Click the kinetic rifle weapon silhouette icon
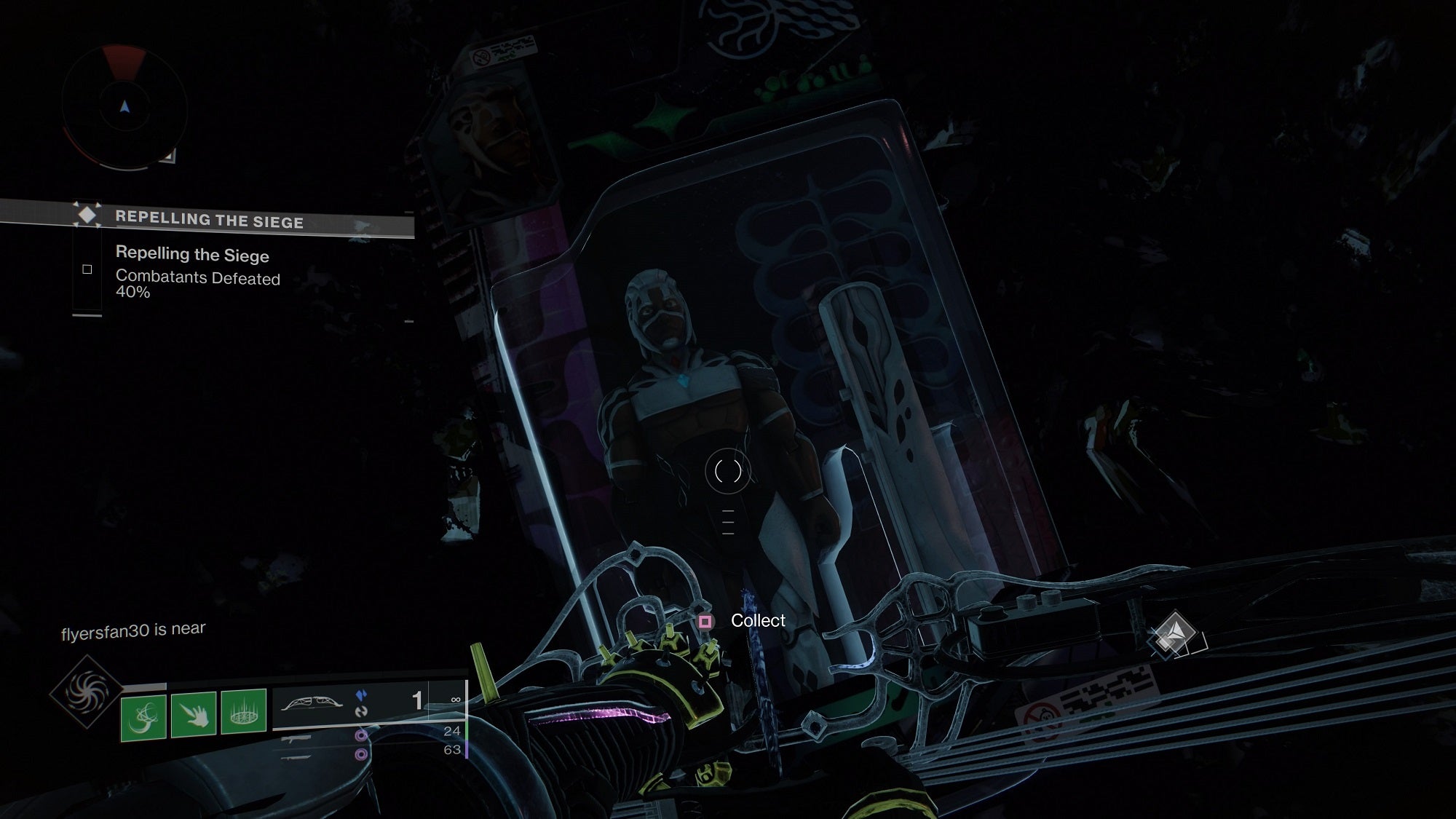 click(x=296, y=737)
